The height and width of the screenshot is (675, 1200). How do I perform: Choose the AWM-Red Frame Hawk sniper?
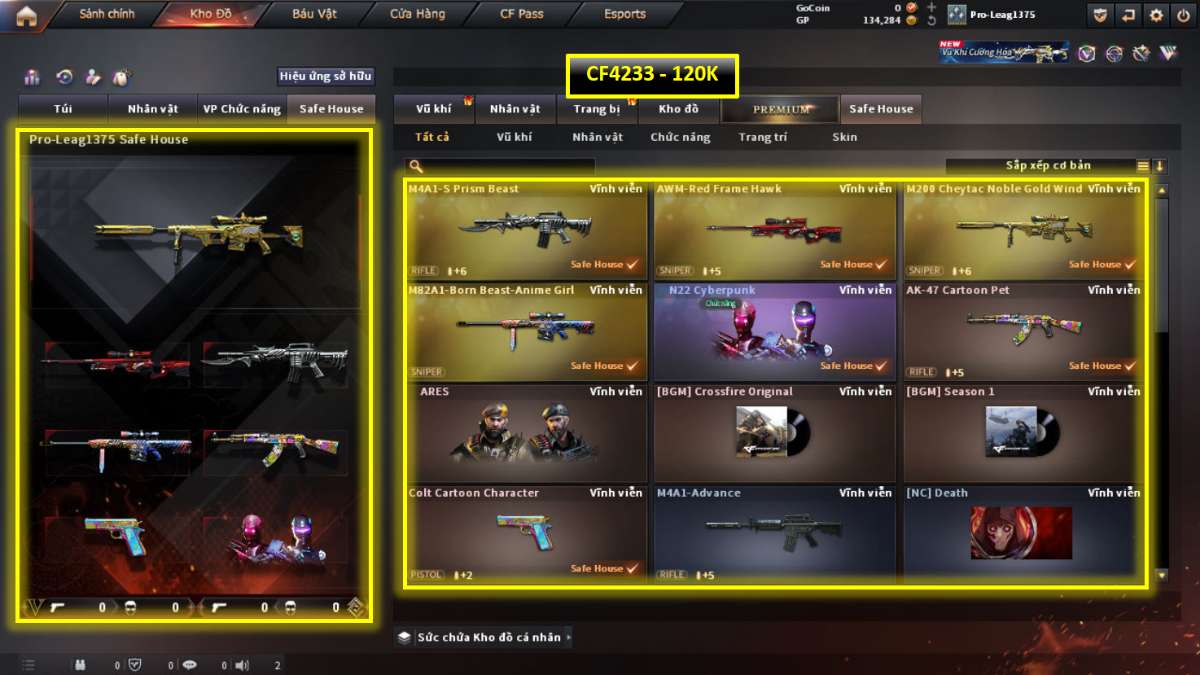tap(774, 229)
